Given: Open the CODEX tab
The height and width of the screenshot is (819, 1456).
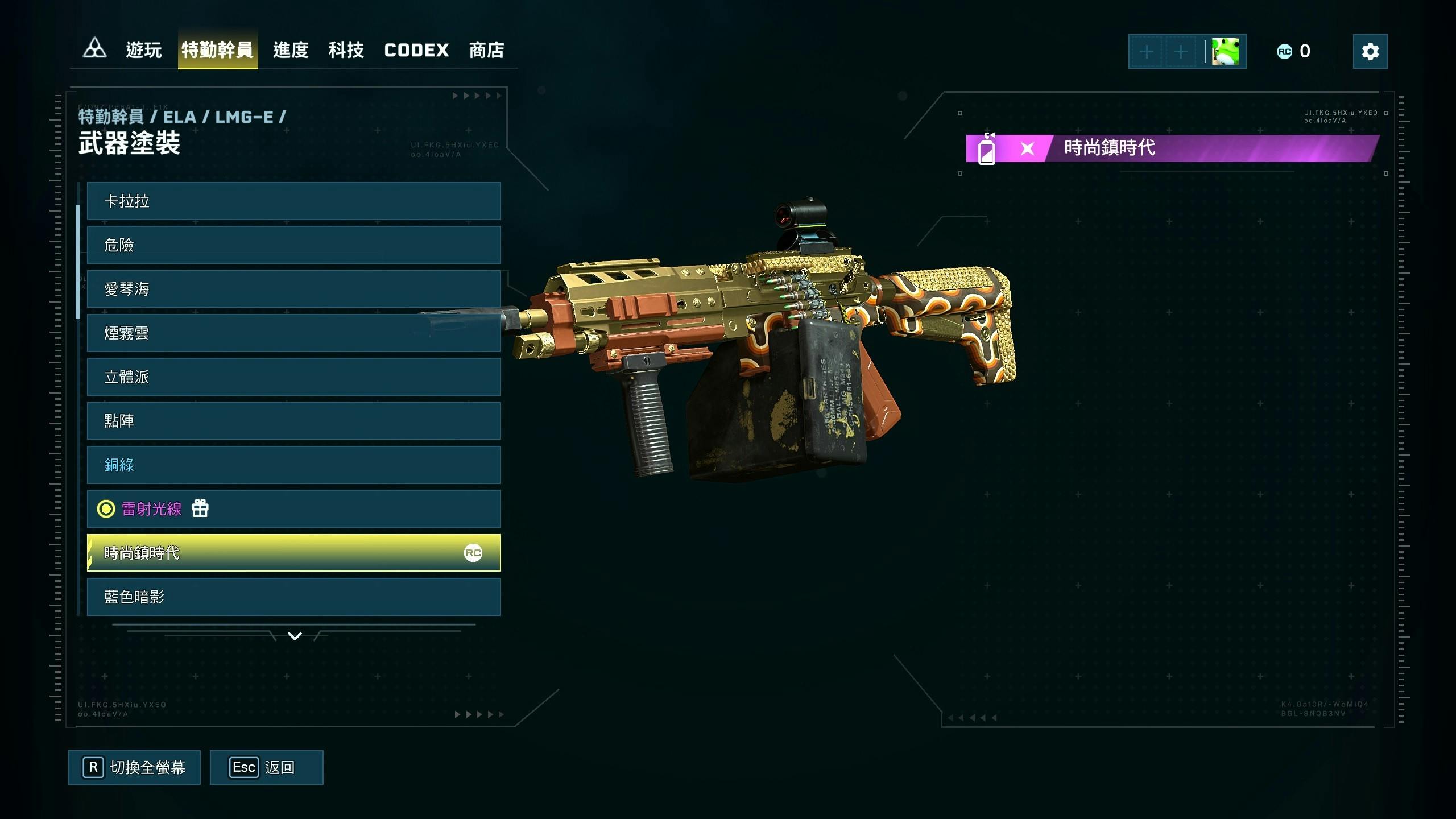Looking at the screenshot, I should tap(416, 51).
